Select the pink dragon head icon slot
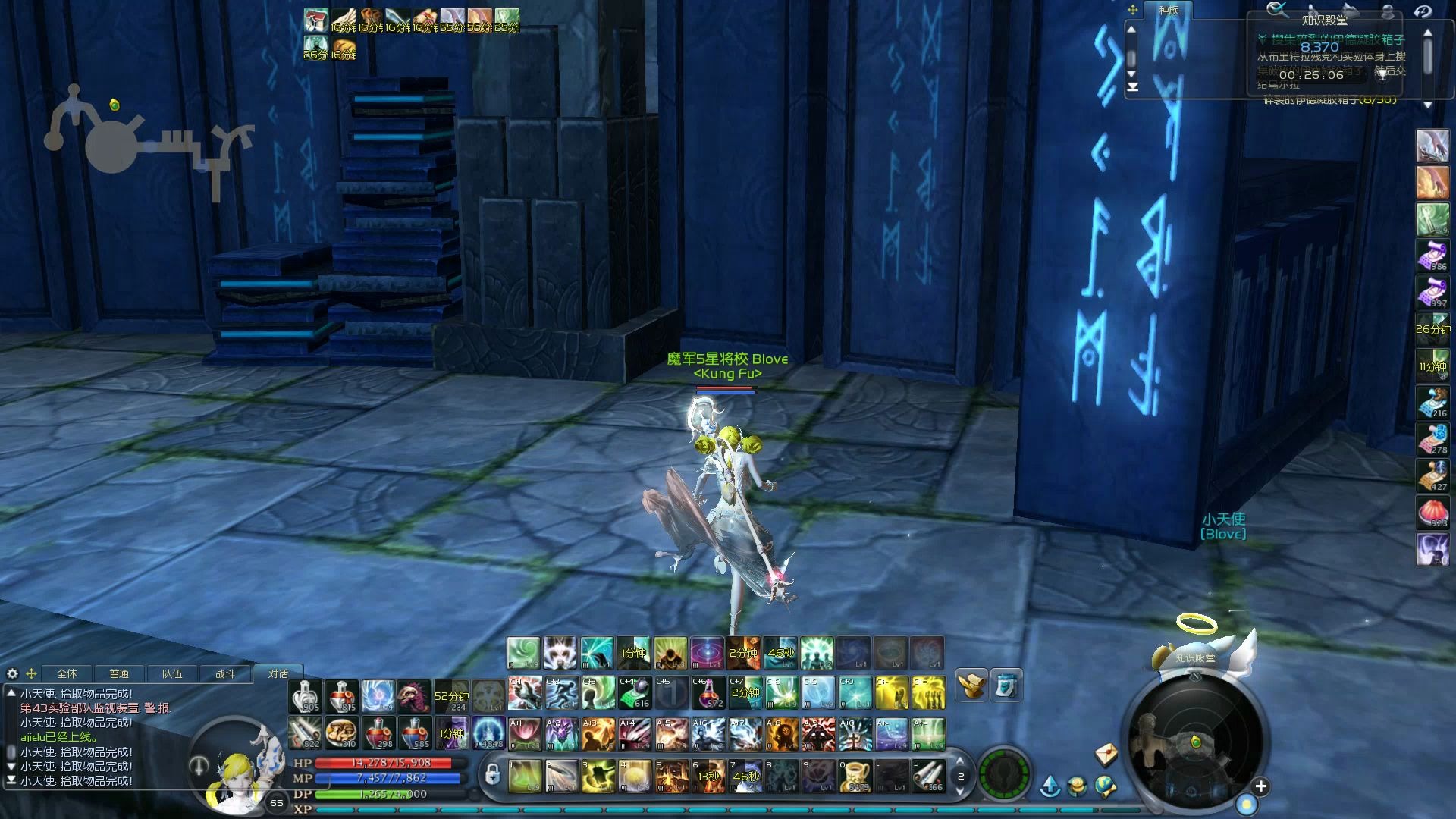1456x819 pixels. pos(413,696)
